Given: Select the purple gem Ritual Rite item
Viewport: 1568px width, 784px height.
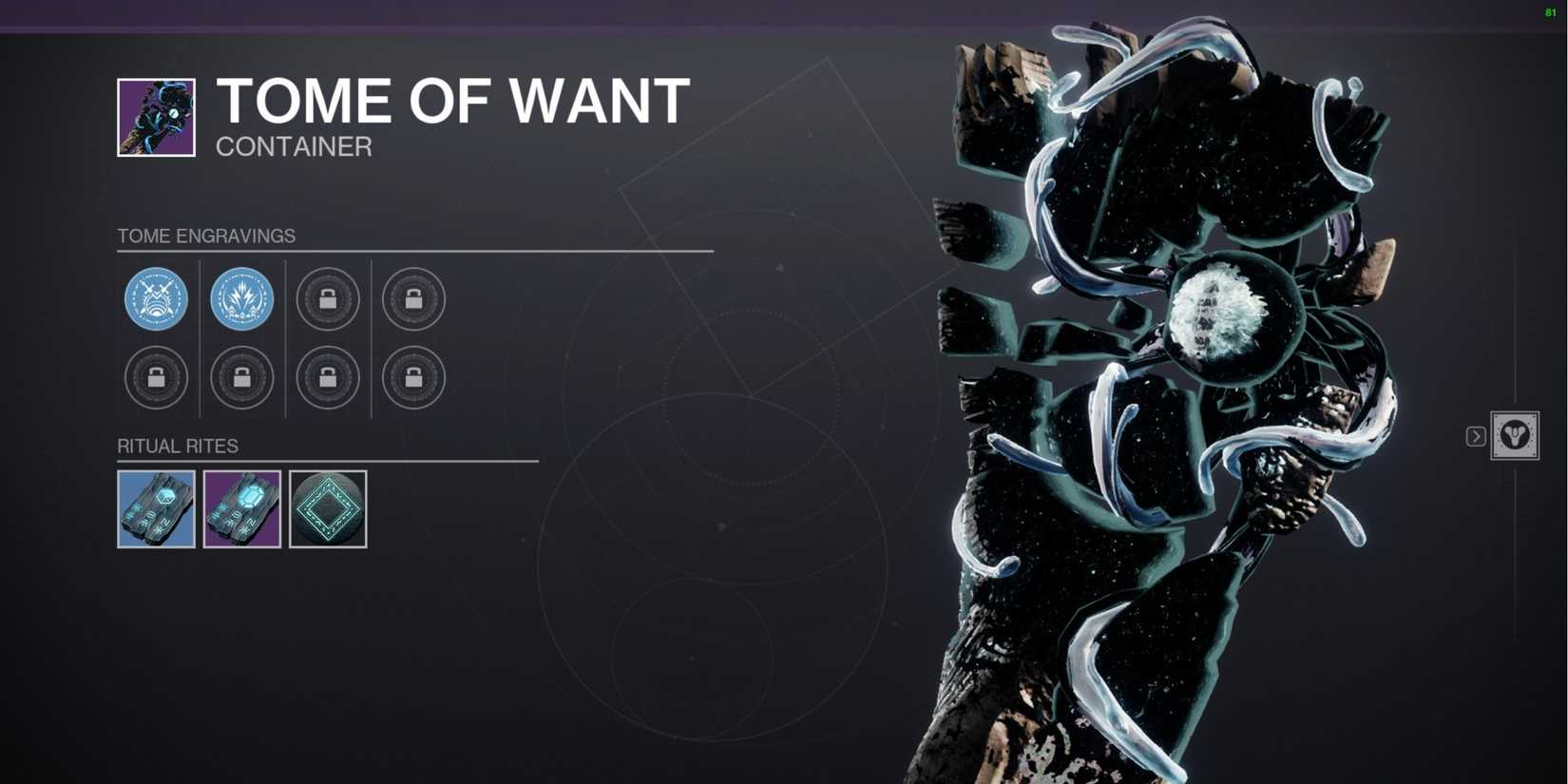Looking at the screenshot, I should click(241, 507).
